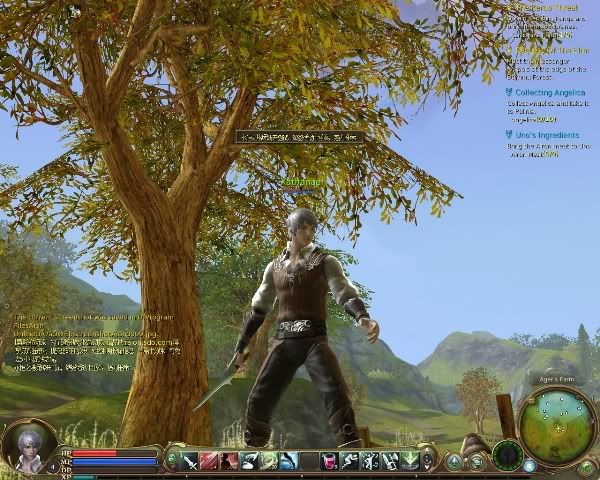Use the blue flask hotbar item
Viewport: 600px width, 480px height.
point(289,461)
